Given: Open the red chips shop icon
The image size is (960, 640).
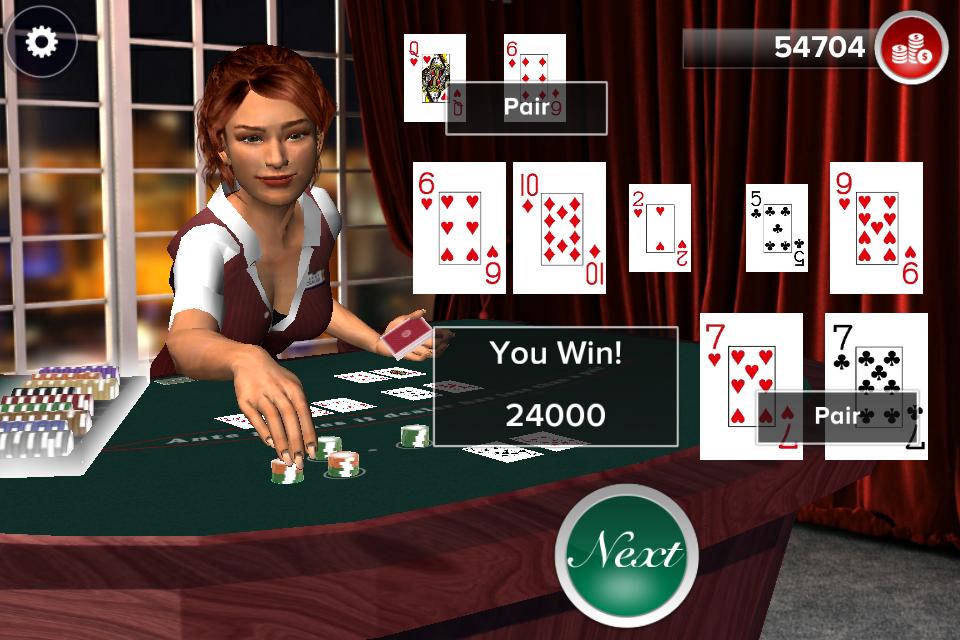Looking at the screenshot, I should click(x=911, y=49).
